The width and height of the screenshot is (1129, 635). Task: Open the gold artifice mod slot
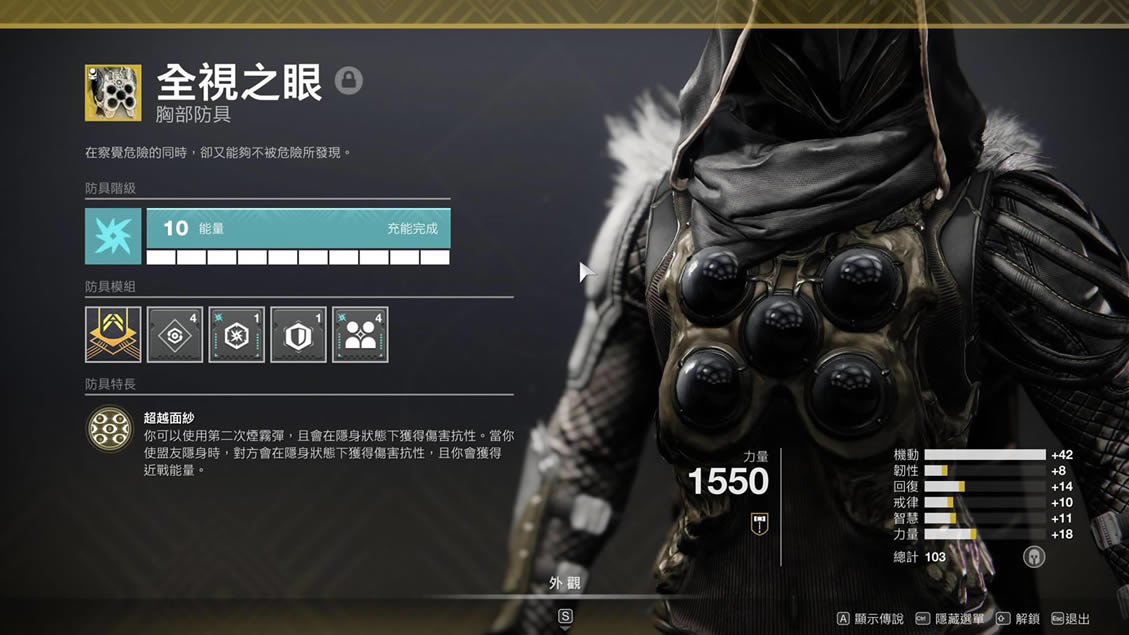click(113, 334)
